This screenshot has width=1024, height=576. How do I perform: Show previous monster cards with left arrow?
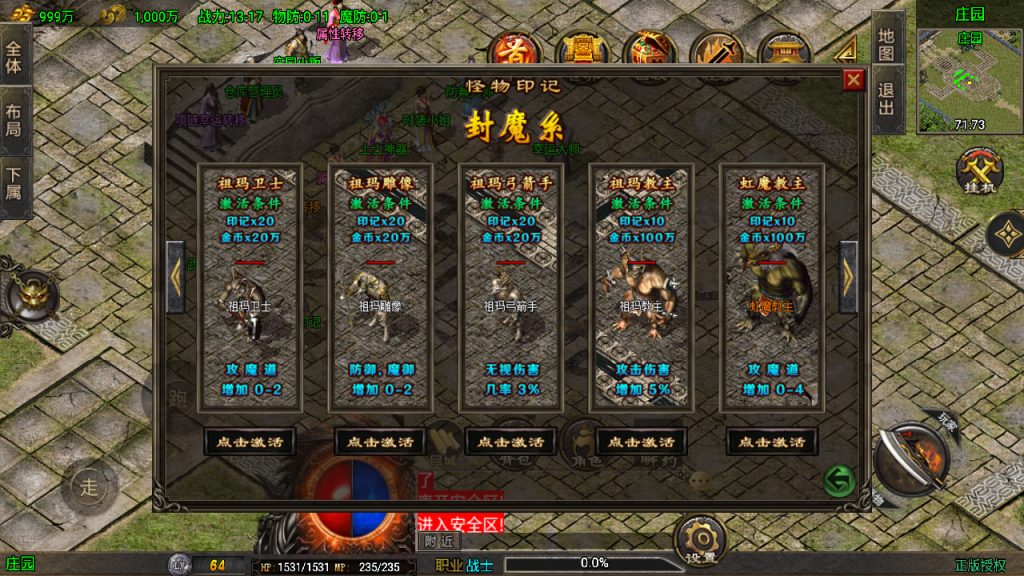[176, 277]
